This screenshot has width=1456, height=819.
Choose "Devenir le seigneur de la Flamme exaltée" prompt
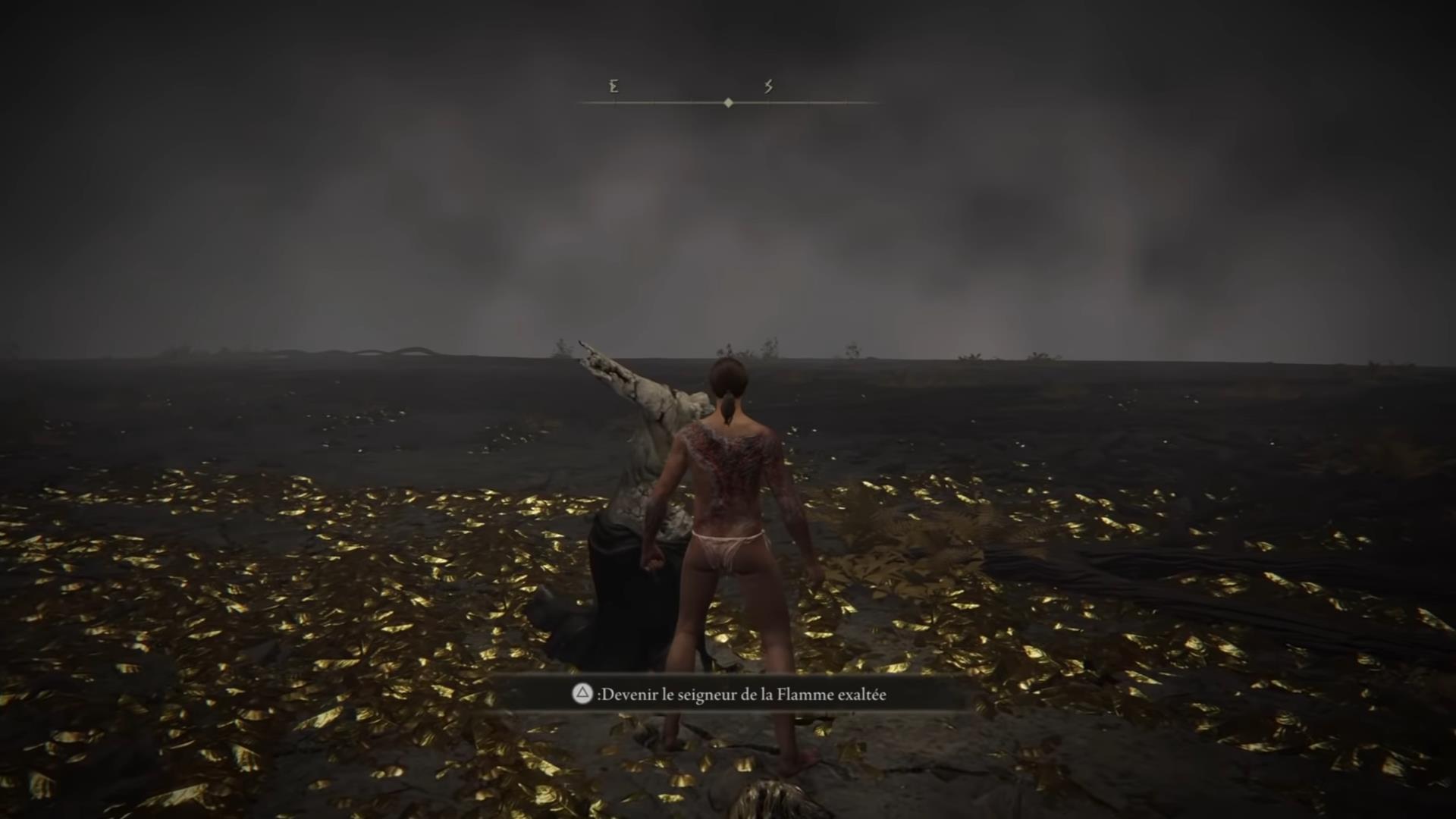[x=730, y=695]
